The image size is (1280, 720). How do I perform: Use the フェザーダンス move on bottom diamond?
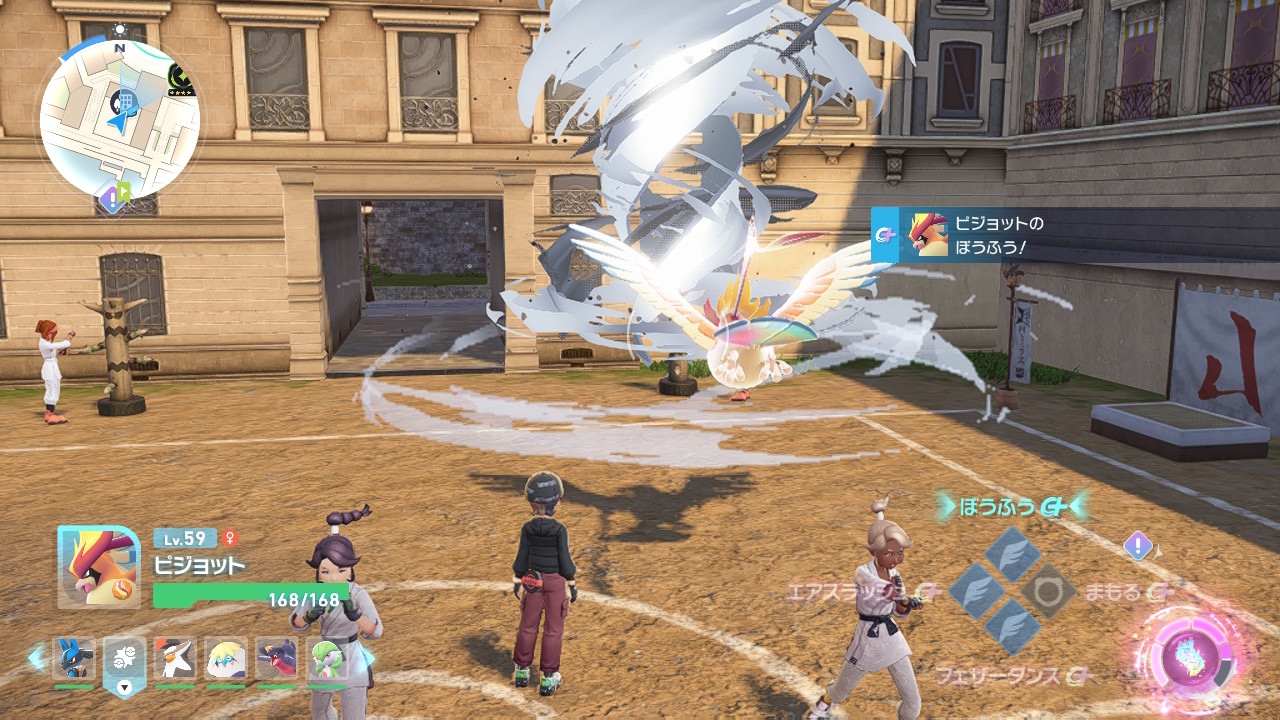coord(1012,628)
